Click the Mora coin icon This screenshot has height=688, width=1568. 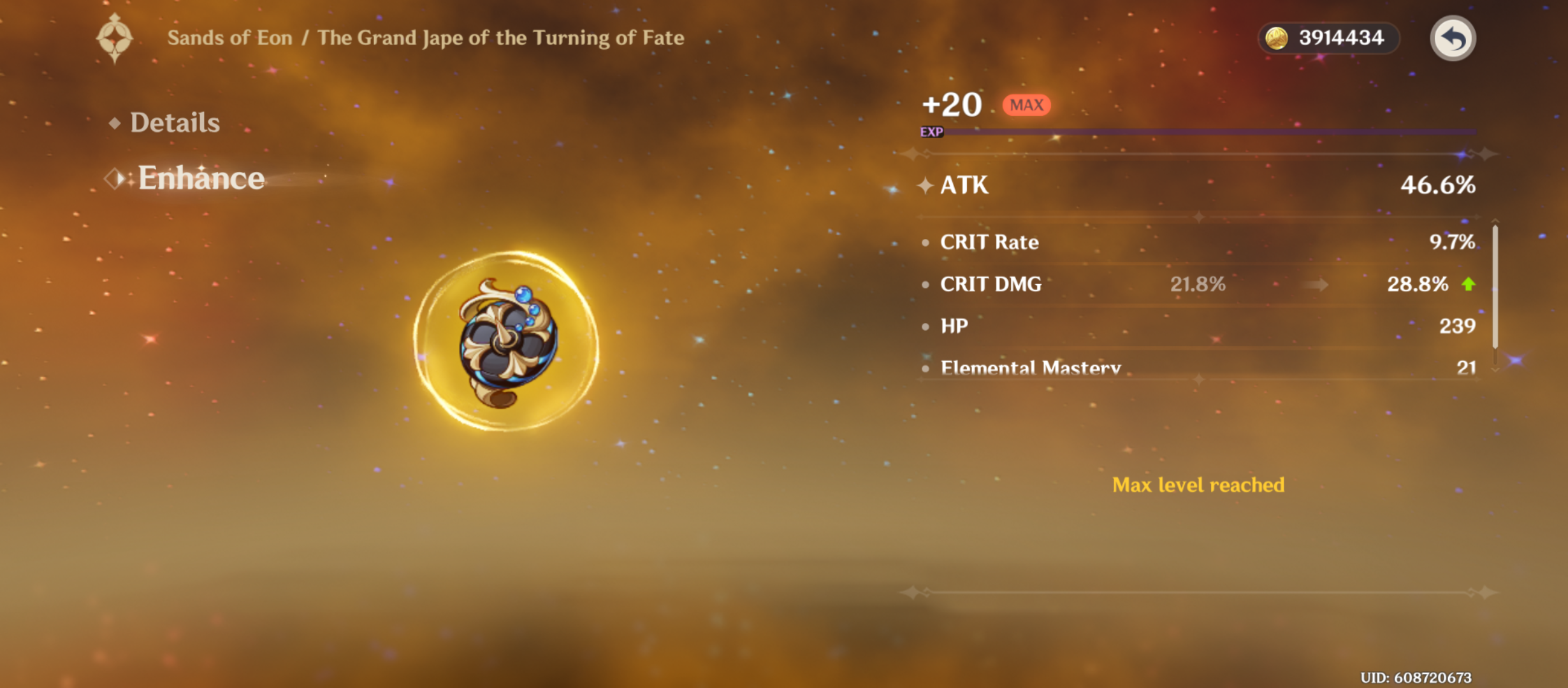pyautogui.click(x=1275, y=38)
